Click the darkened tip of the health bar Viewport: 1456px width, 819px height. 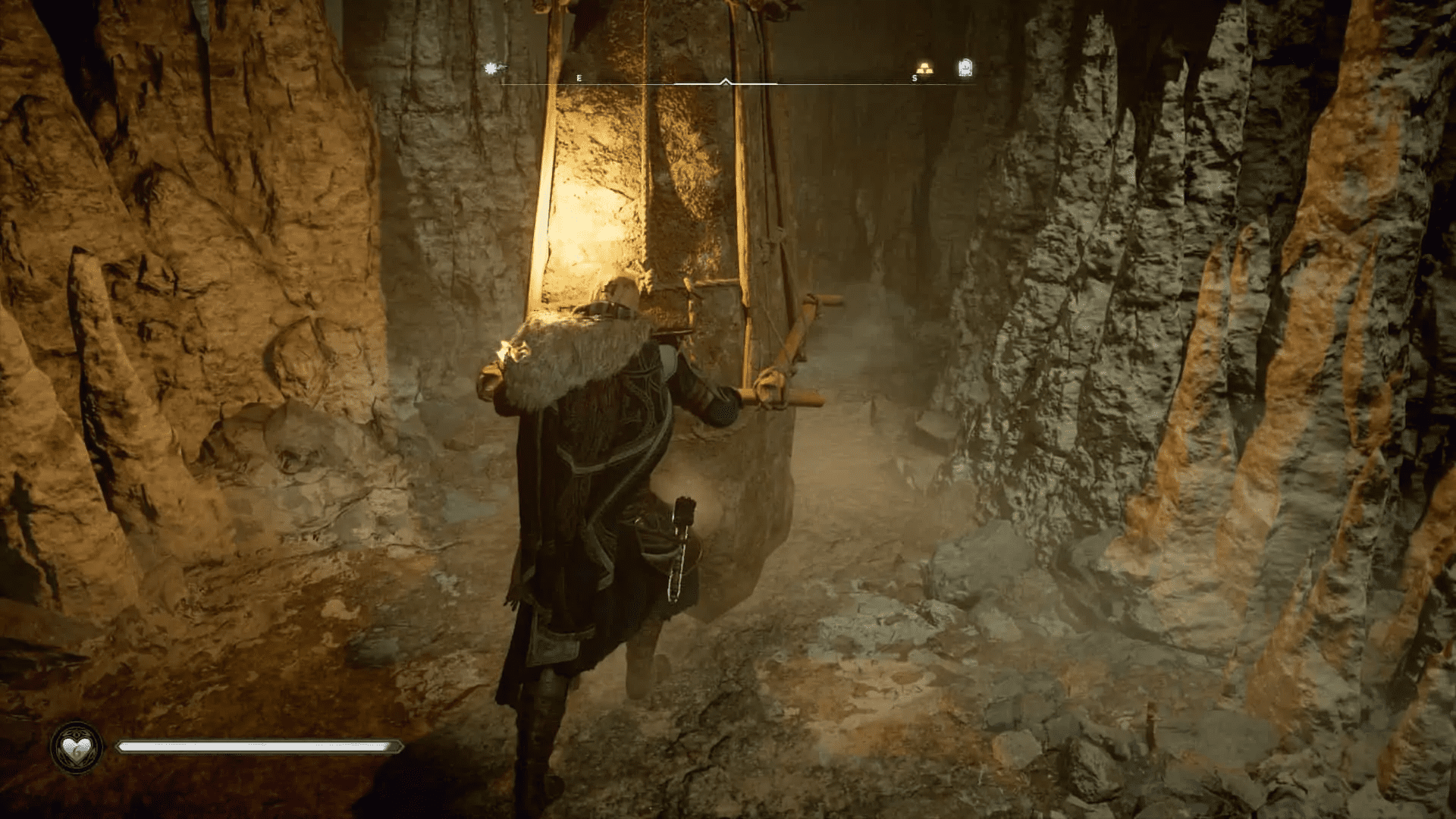click(392, 746)
